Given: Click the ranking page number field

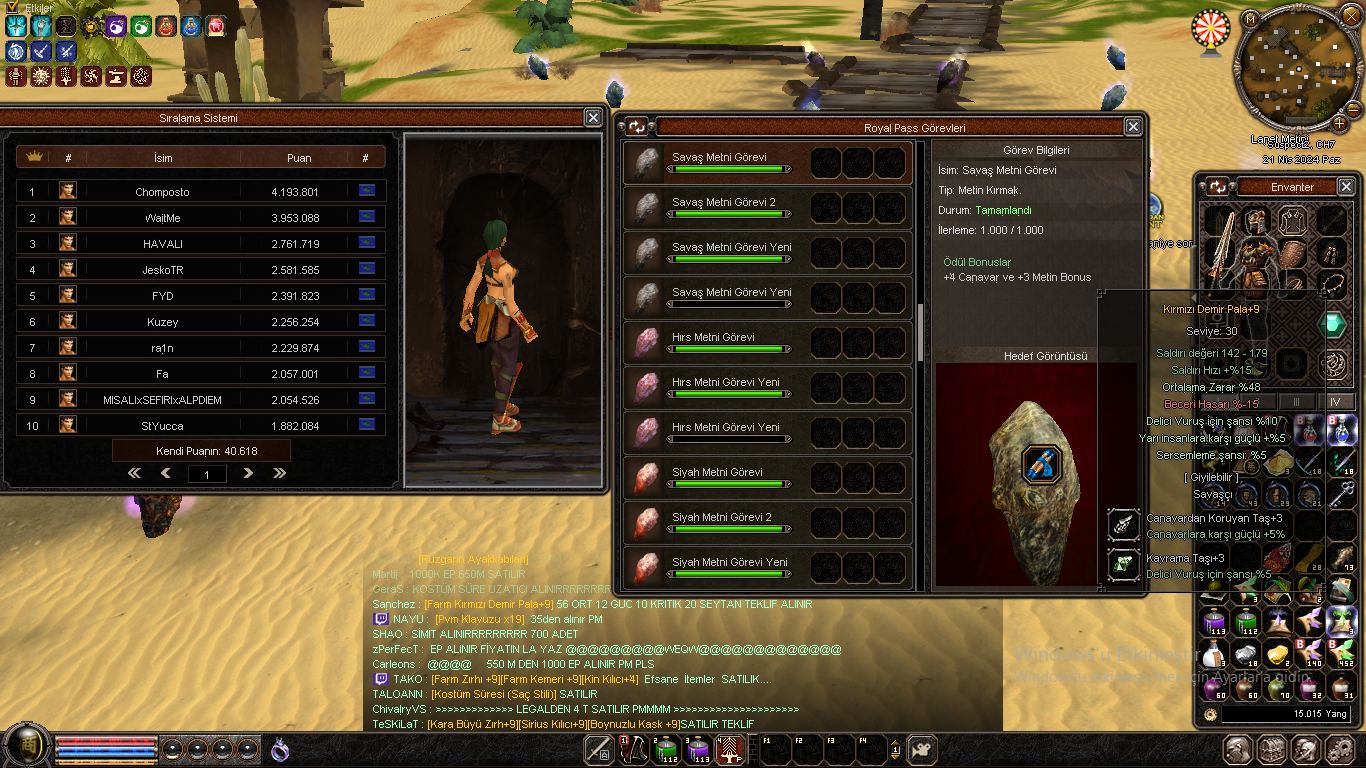Looking at the screenshot, I should [x=207, y=474].
